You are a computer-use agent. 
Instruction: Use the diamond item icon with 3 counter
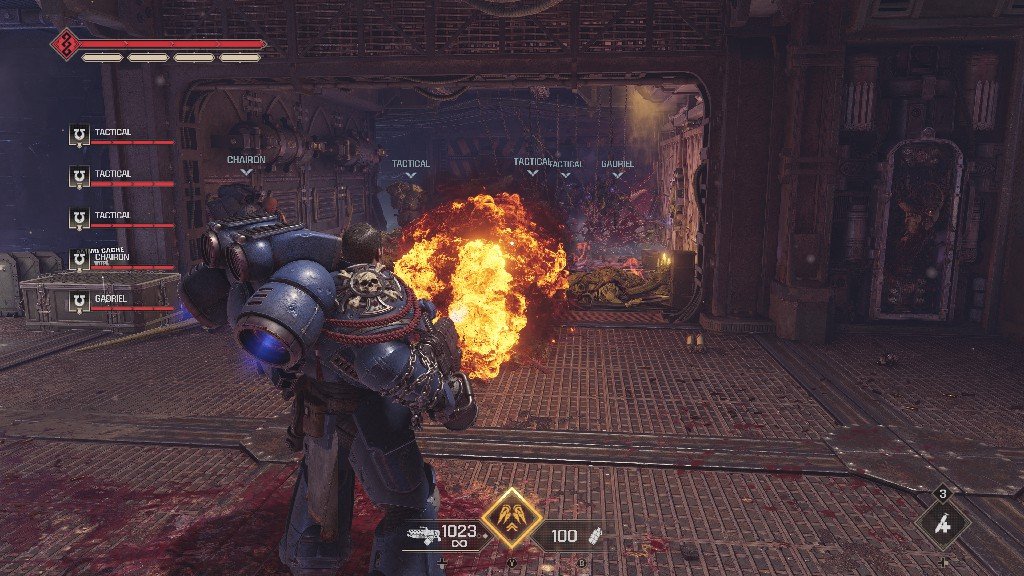(943, 523)
